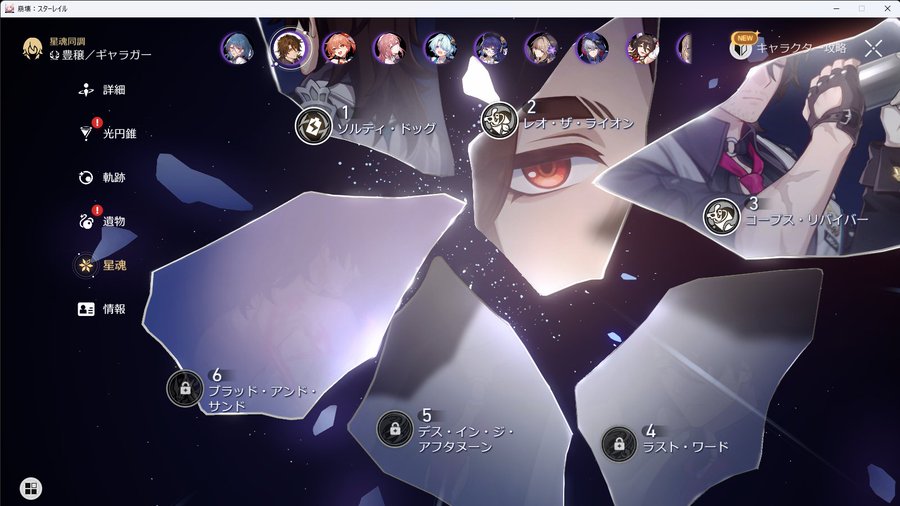This screenshot has width=900, height=506.
Task: Minimize the game window
Action: point(836,8)
